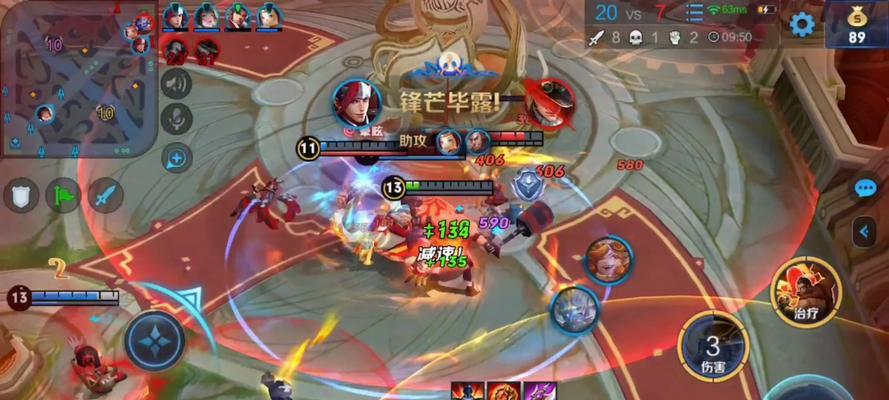Tap the battlefield minimap
Viewport: 889px width, 400px height.
[76, 79]
